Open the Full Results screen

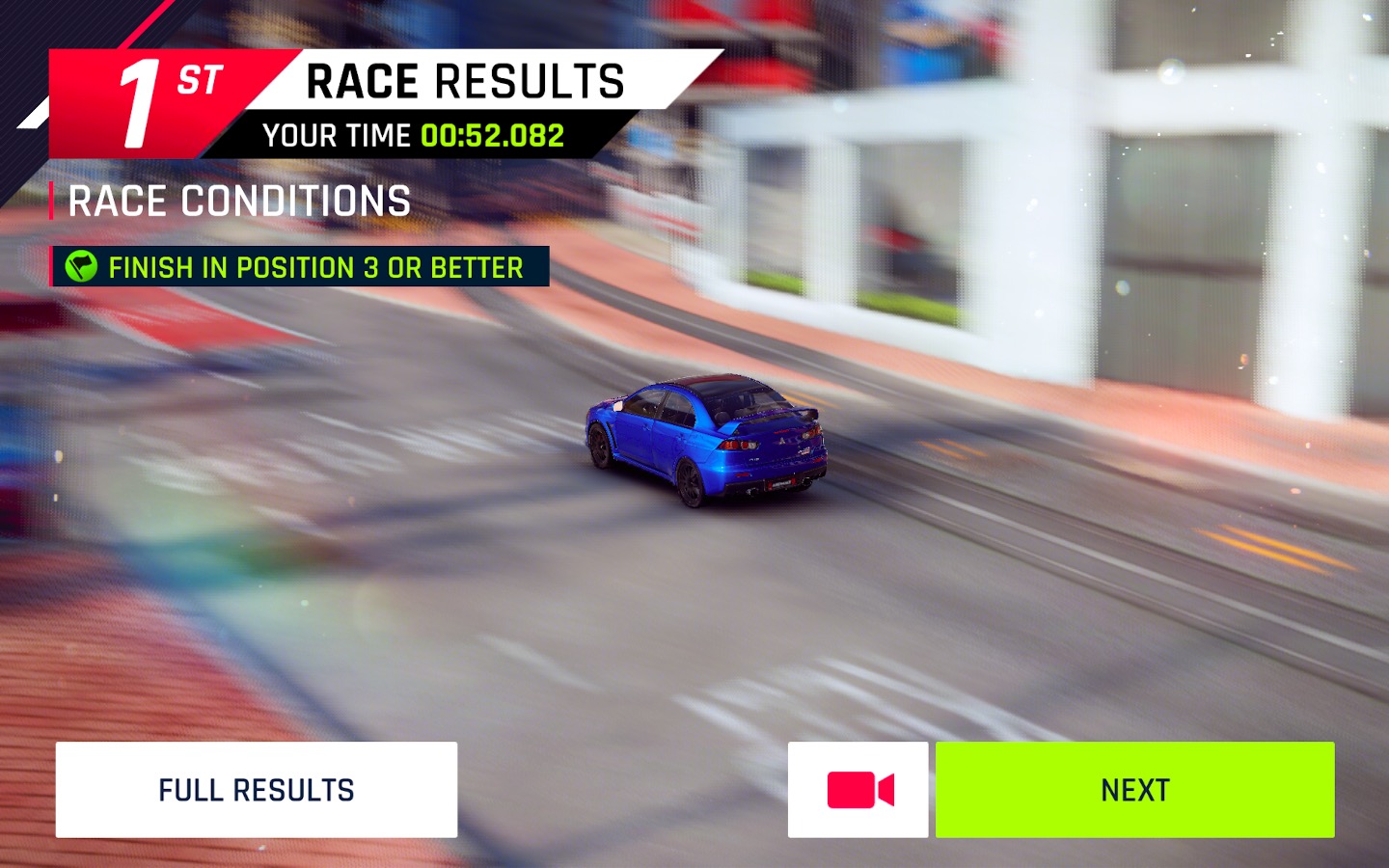[257, 790]
